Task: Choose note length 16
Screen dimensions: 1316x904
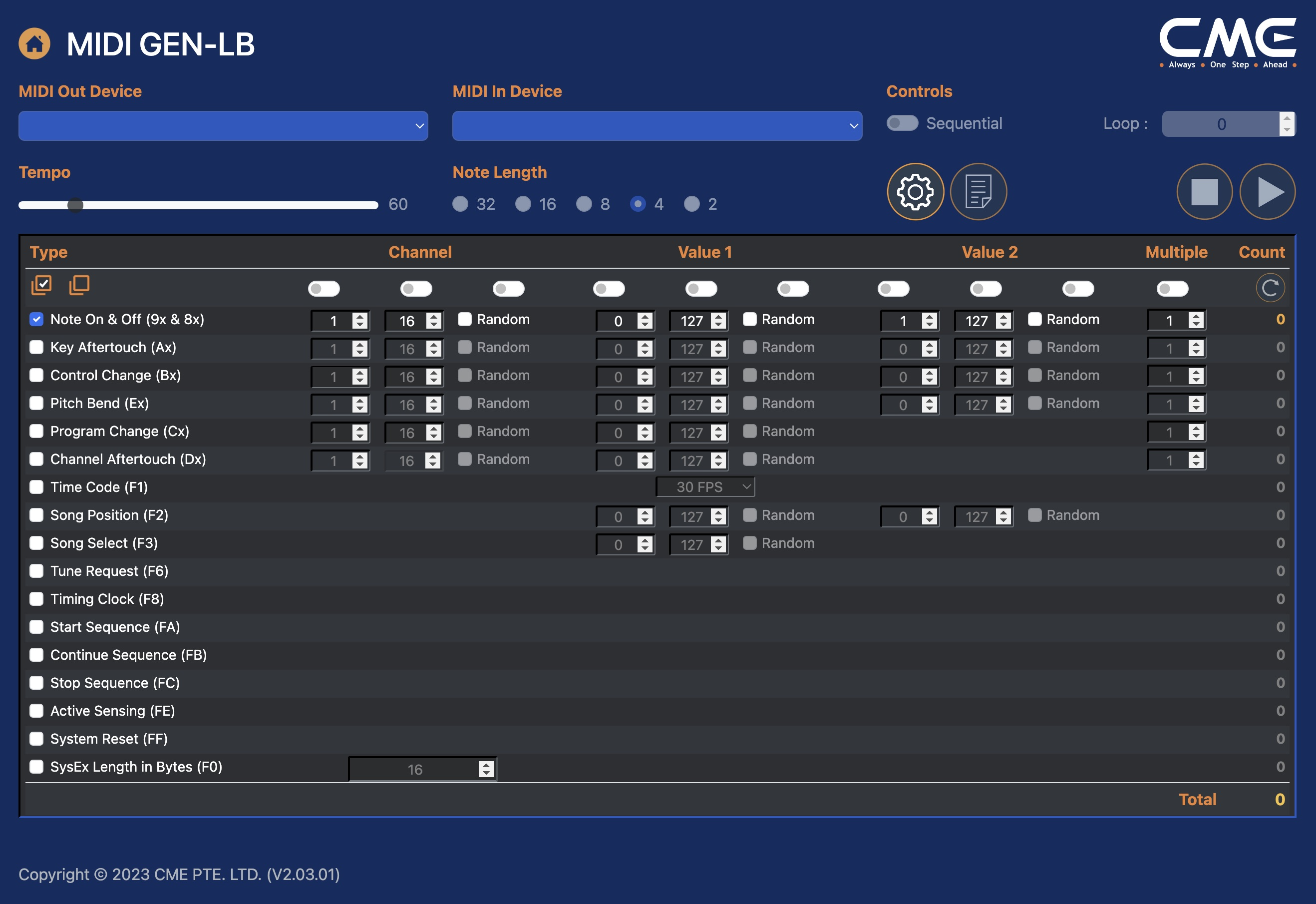Action: 523,204
